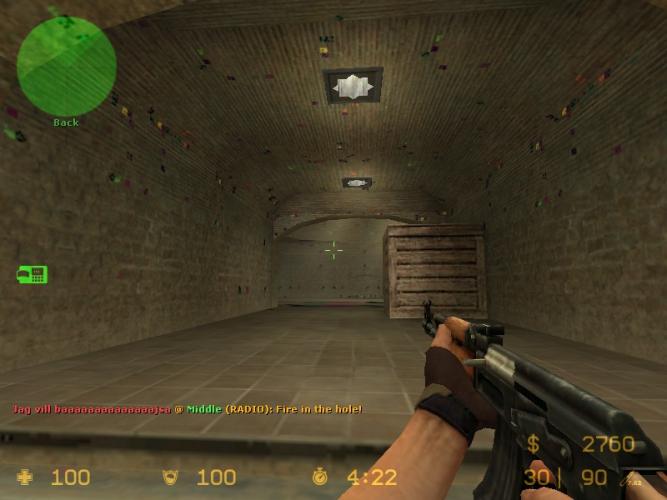
Task: Click the green buy zone cart icon
Action: pyautogui.click(x=32, y=273)
